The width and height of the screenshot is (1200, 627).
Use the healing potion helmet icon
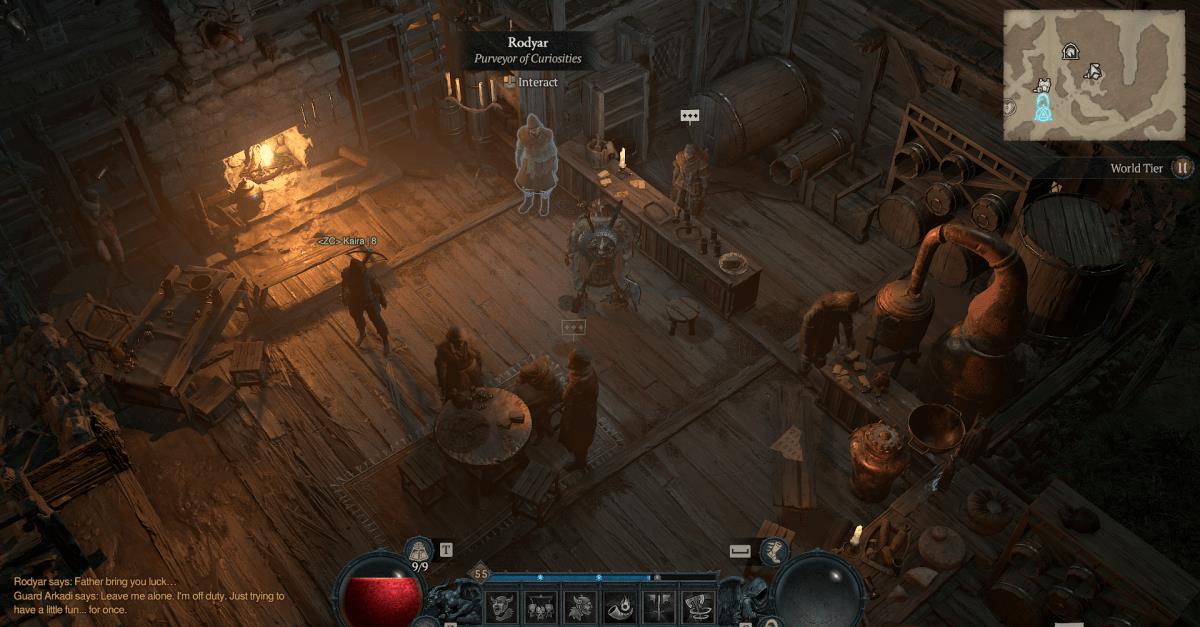point(419,550)
